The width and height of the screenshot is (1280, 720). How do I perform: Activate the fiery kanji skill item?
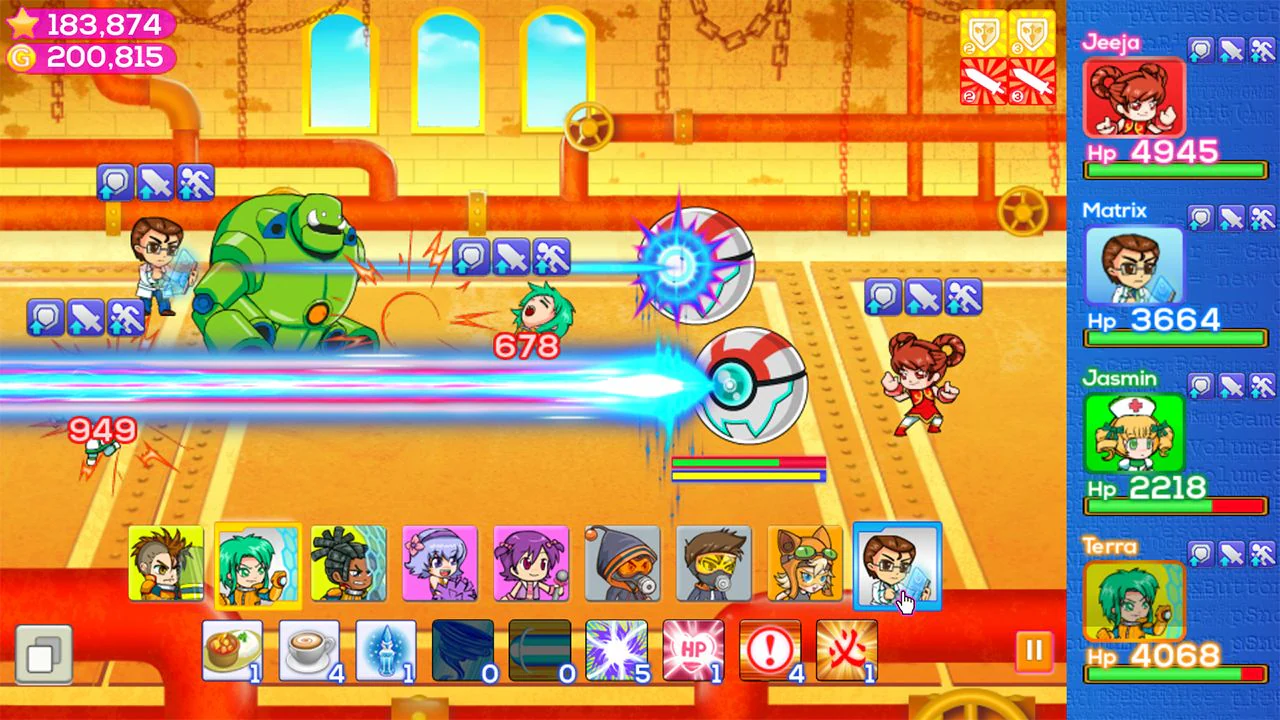[849, 650]
